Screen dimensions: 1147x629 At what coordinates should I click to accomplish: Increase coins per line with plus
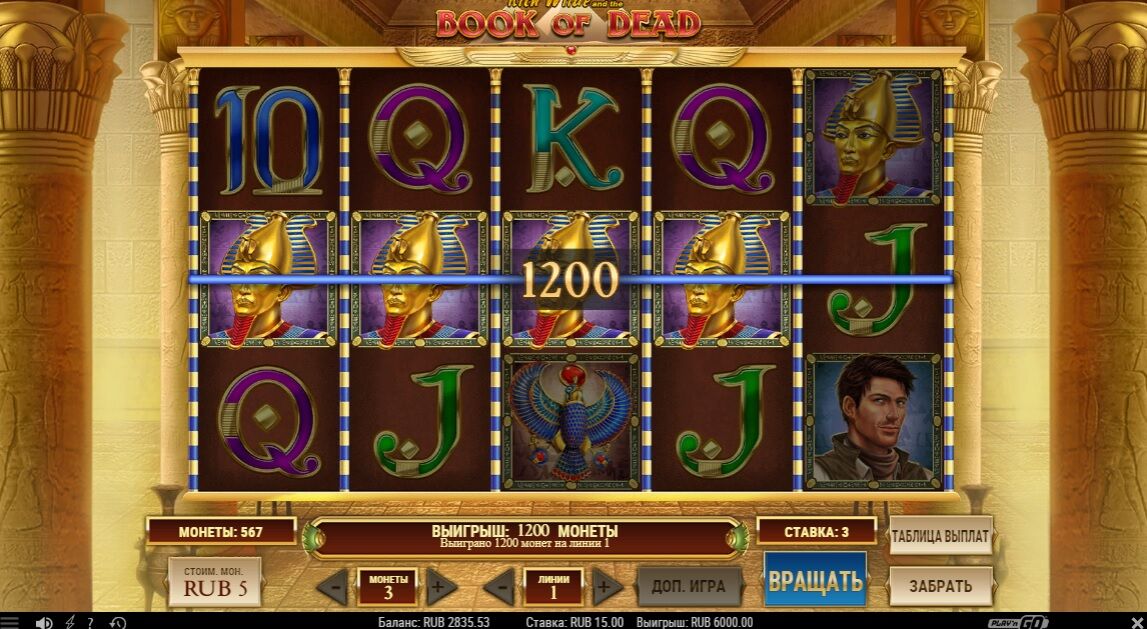pos(437,585)
